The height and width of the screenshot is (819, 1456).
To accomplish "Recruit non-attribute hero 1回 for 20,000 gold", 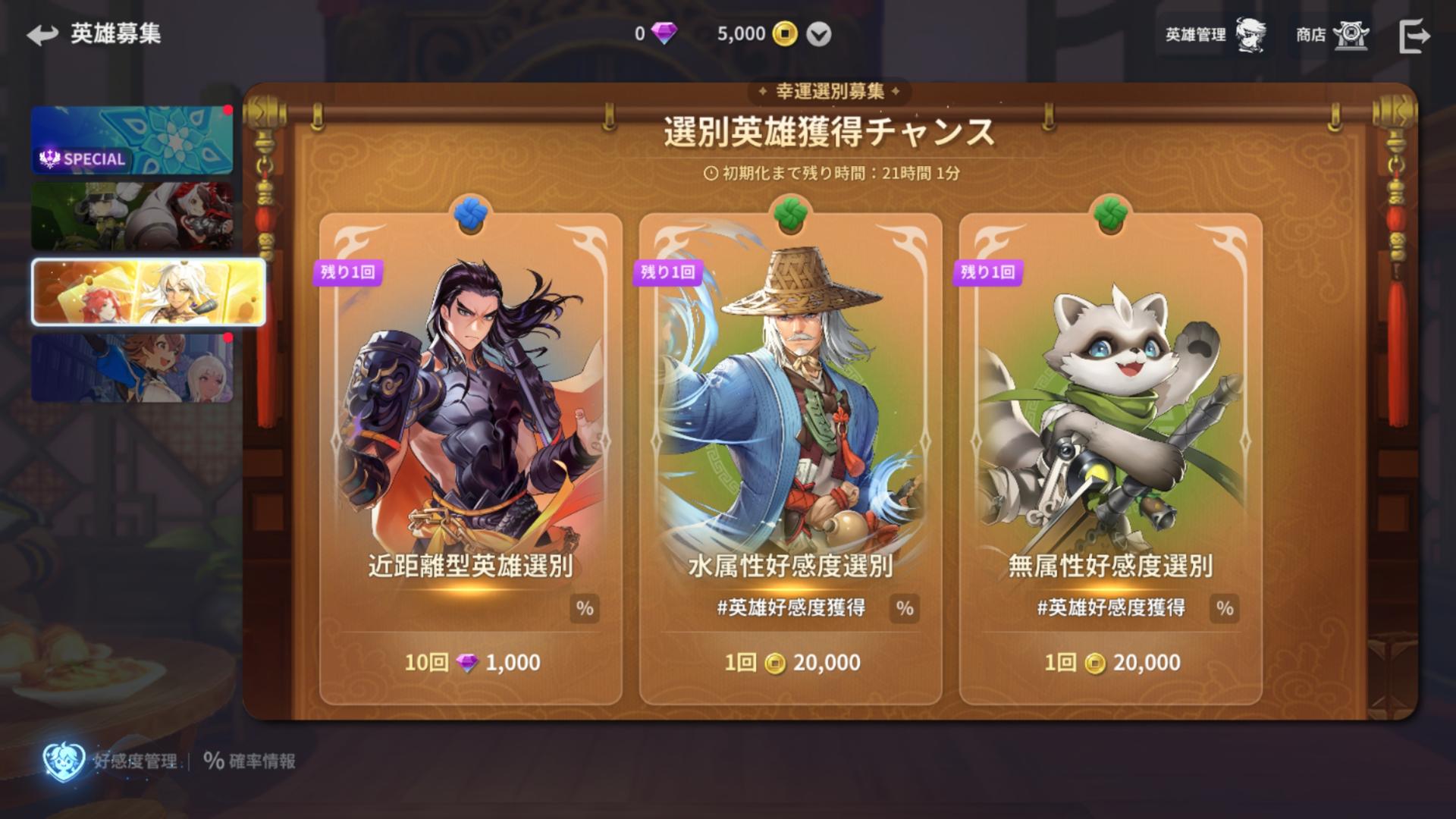I will pos(1112,663).
